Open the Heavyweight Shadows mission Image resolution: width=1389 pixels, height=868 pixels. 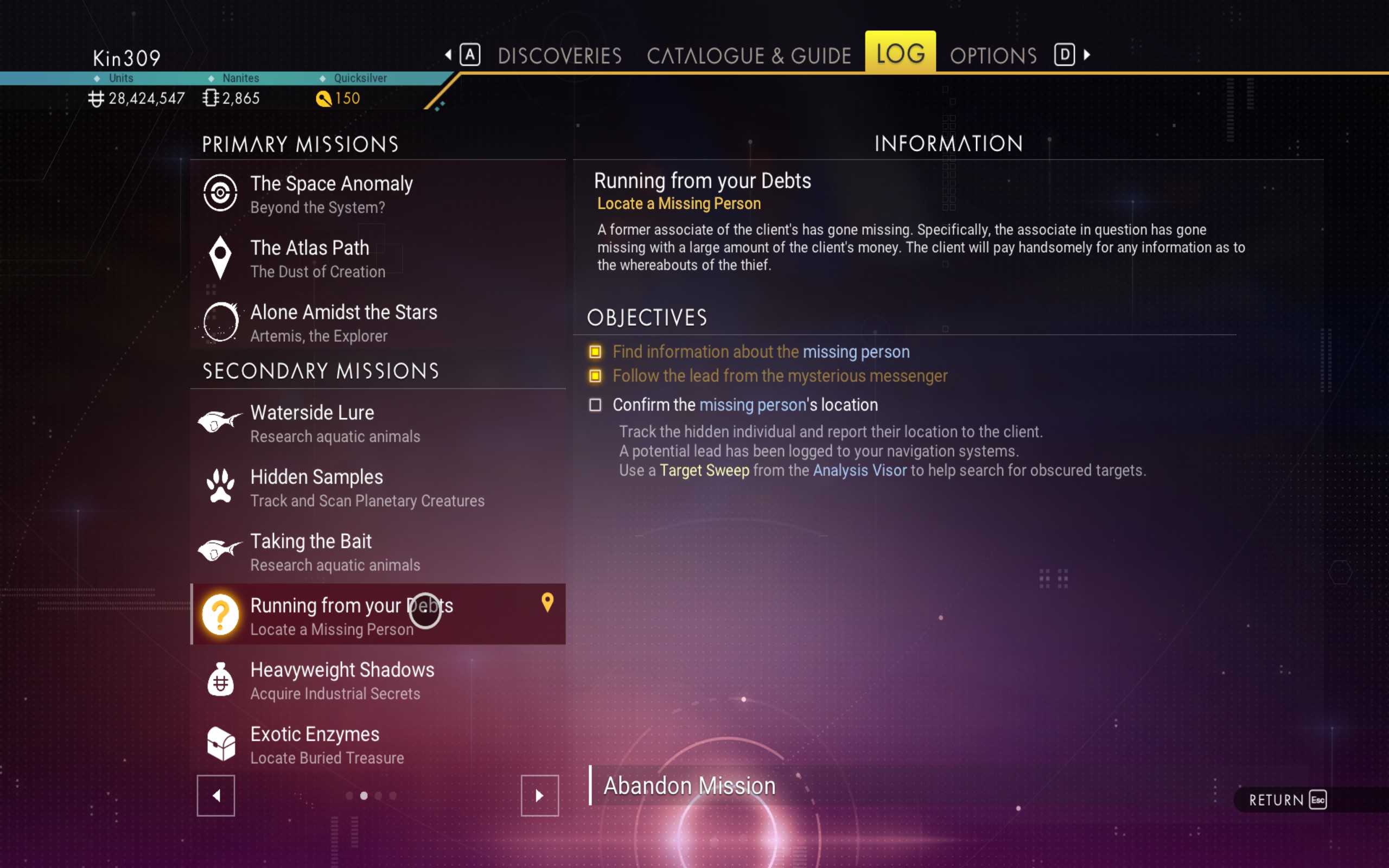(378, 680)
